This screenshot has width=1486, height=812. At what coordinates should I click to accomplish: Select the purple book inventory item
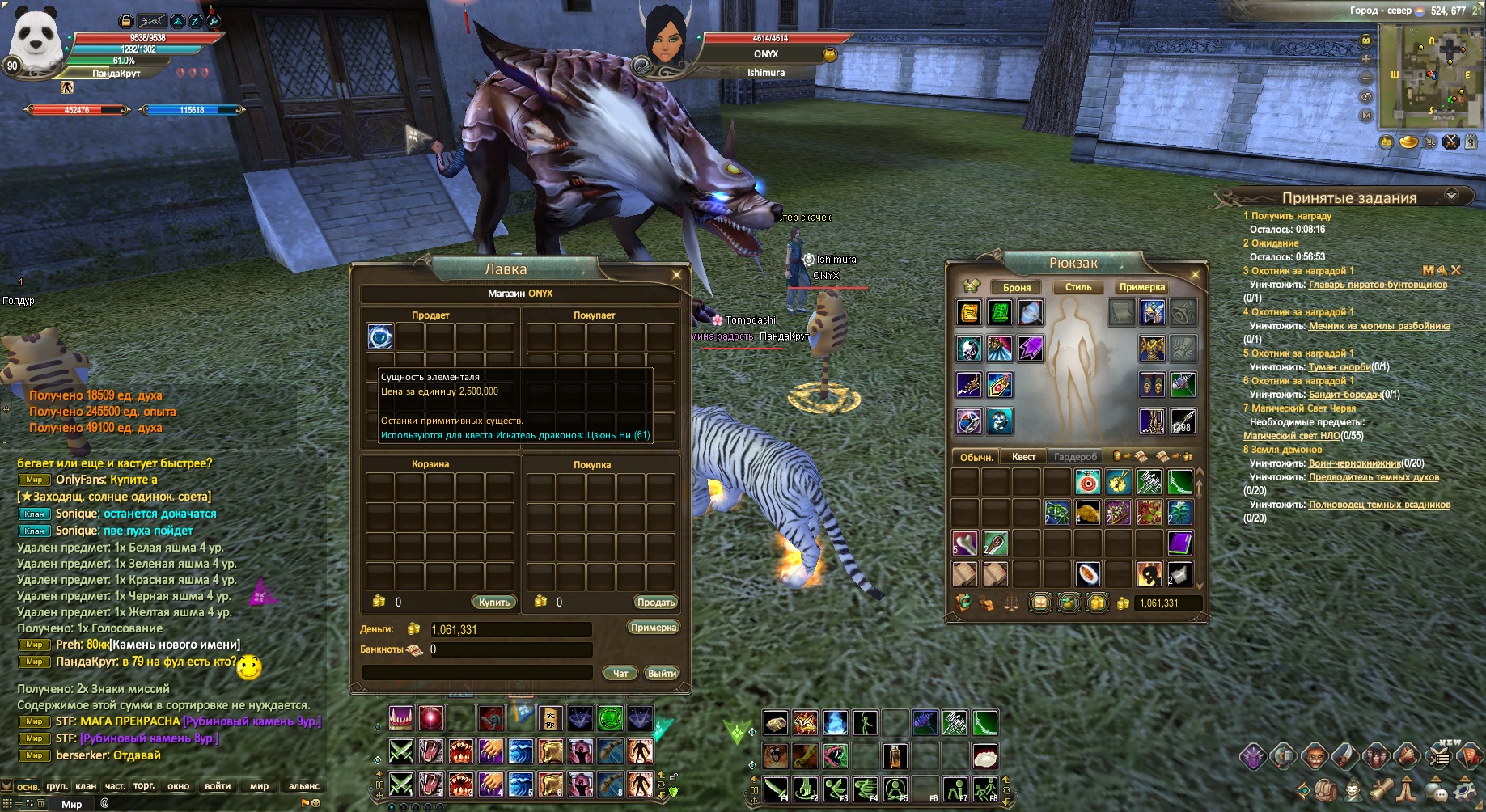click(x=1179, y=543)
